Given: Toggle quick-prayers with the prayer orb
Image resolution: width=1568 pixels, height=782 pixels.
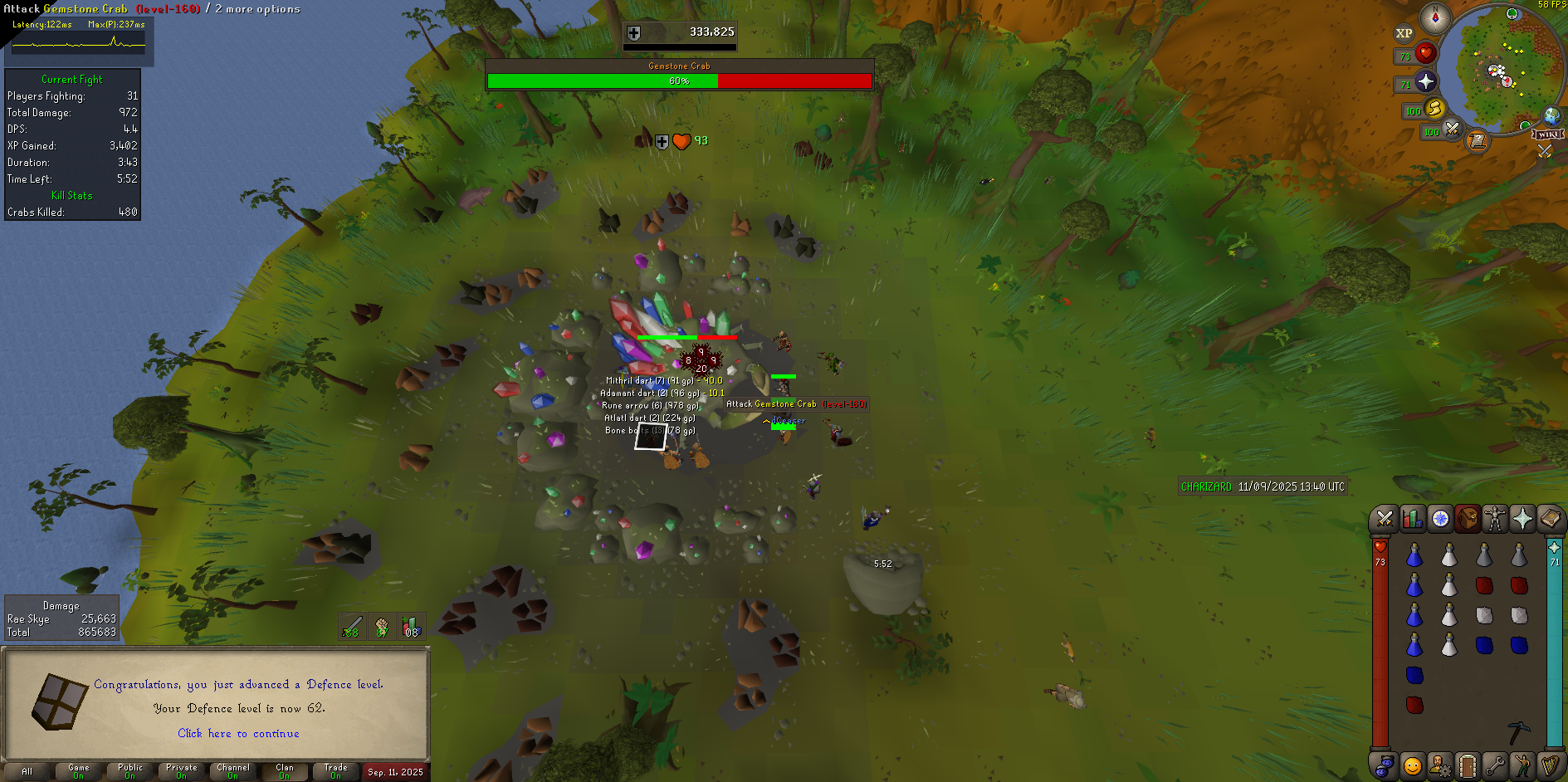Looking at the screenshot, I should 1426,81.
